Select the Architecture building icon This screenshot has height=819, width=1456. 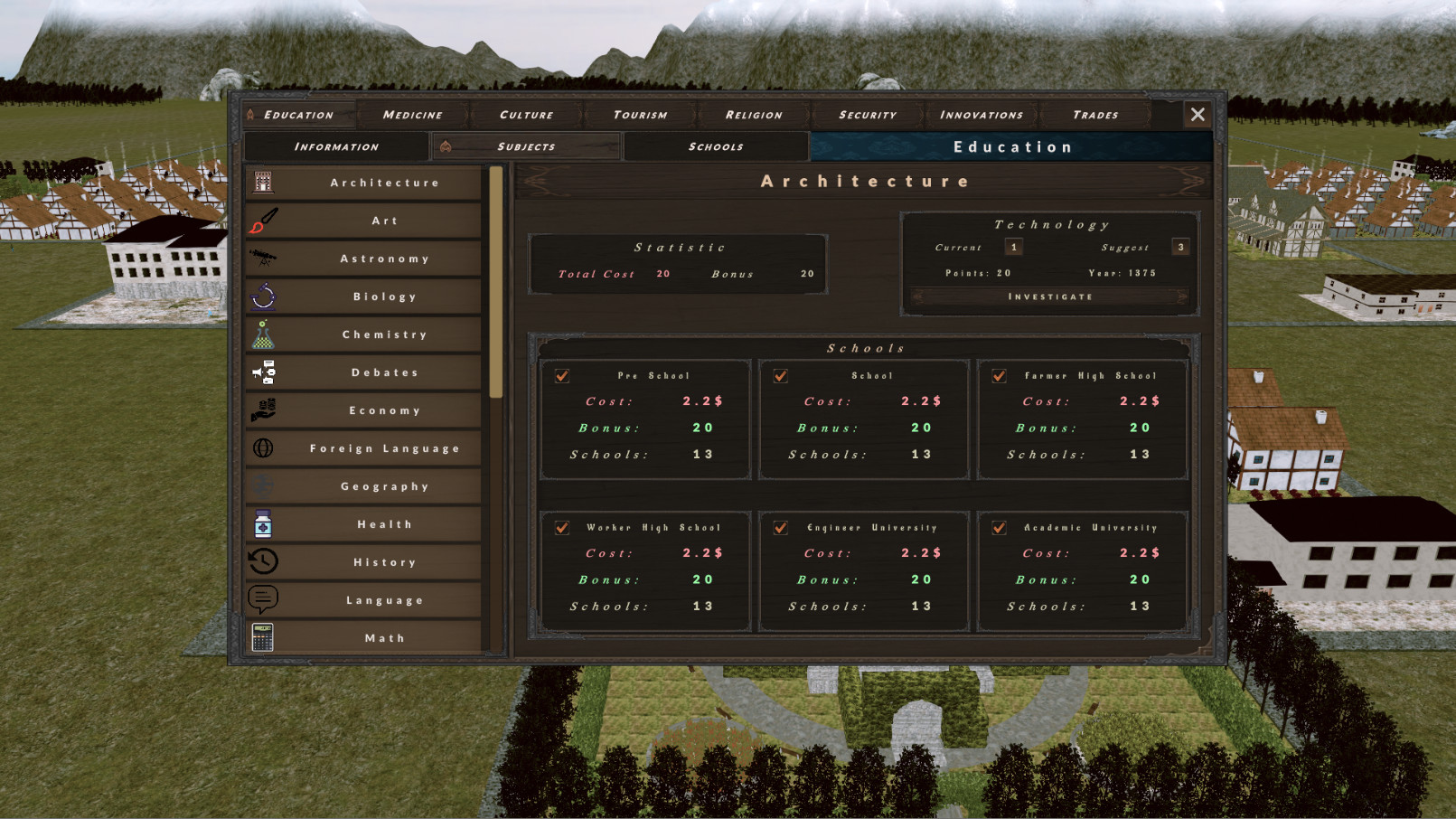[263, 181]
